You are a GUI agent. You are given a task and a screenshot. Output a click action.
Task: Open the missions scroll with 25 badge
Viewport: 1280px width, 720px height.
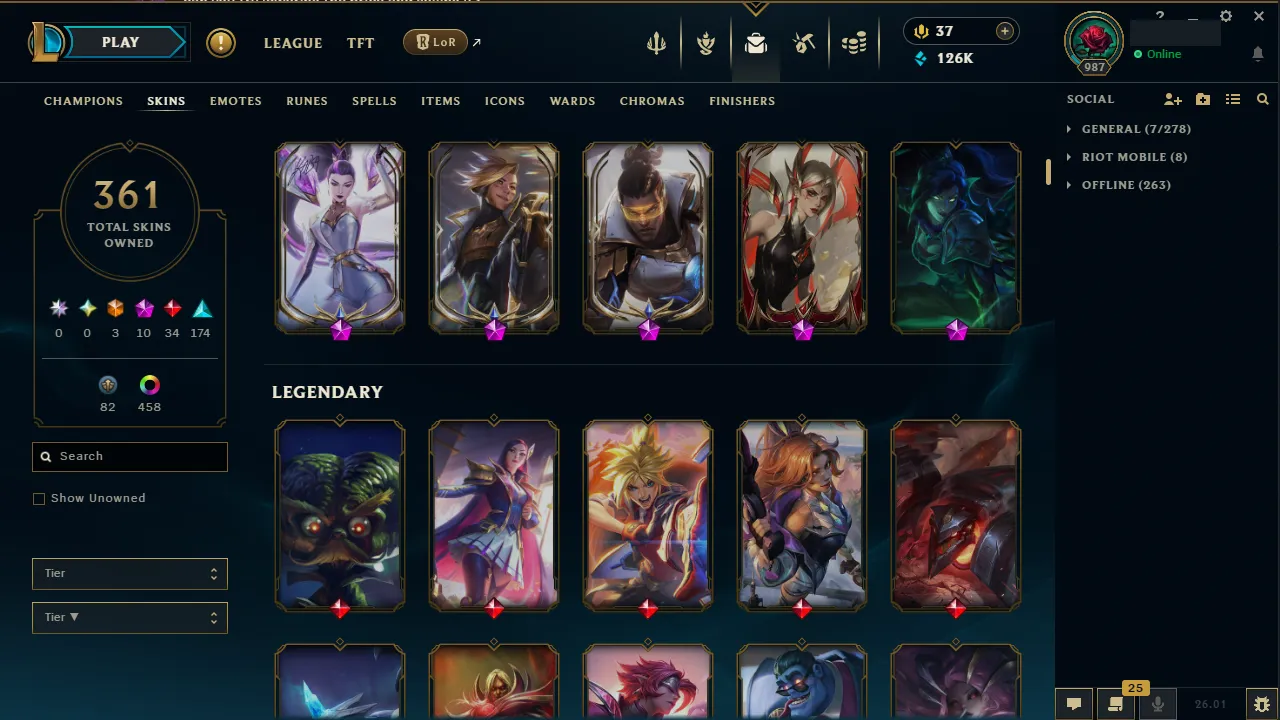pyautogui.click(x=1115, y=704)
